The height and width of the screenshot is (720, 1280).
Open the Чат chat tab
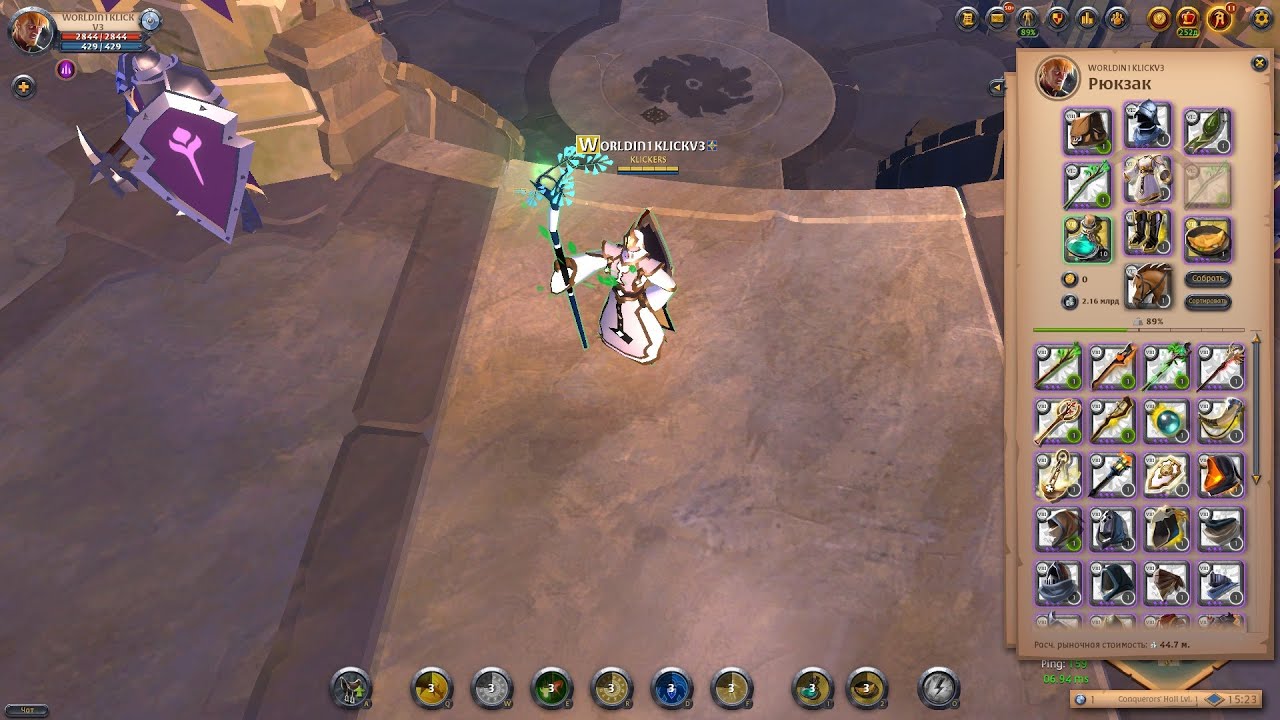pyautogui.click(x=27, y=710)
